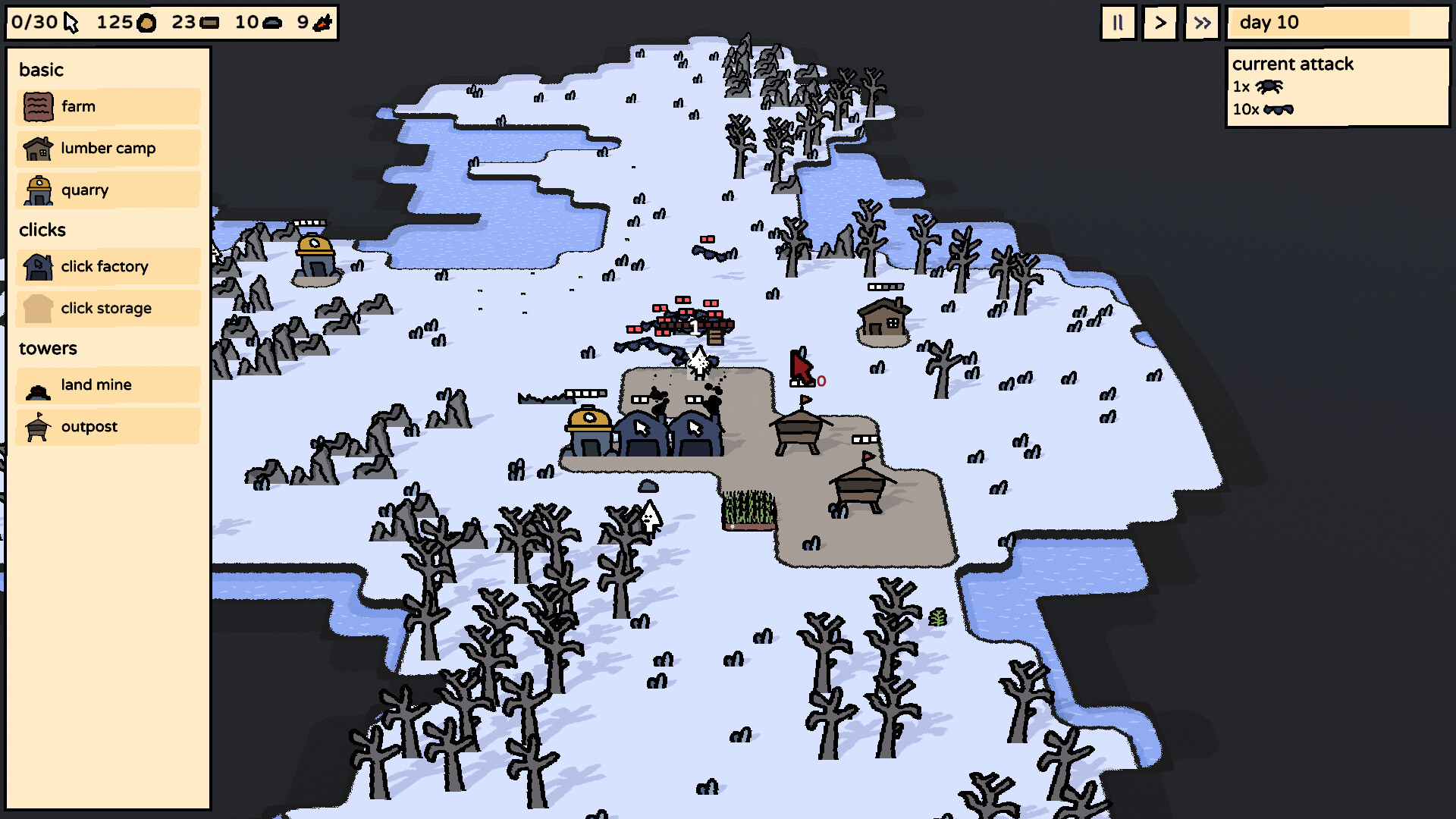Click the stone resource icon in the top bar
The image size is (1456, 819).
click(x=274, y=23)
